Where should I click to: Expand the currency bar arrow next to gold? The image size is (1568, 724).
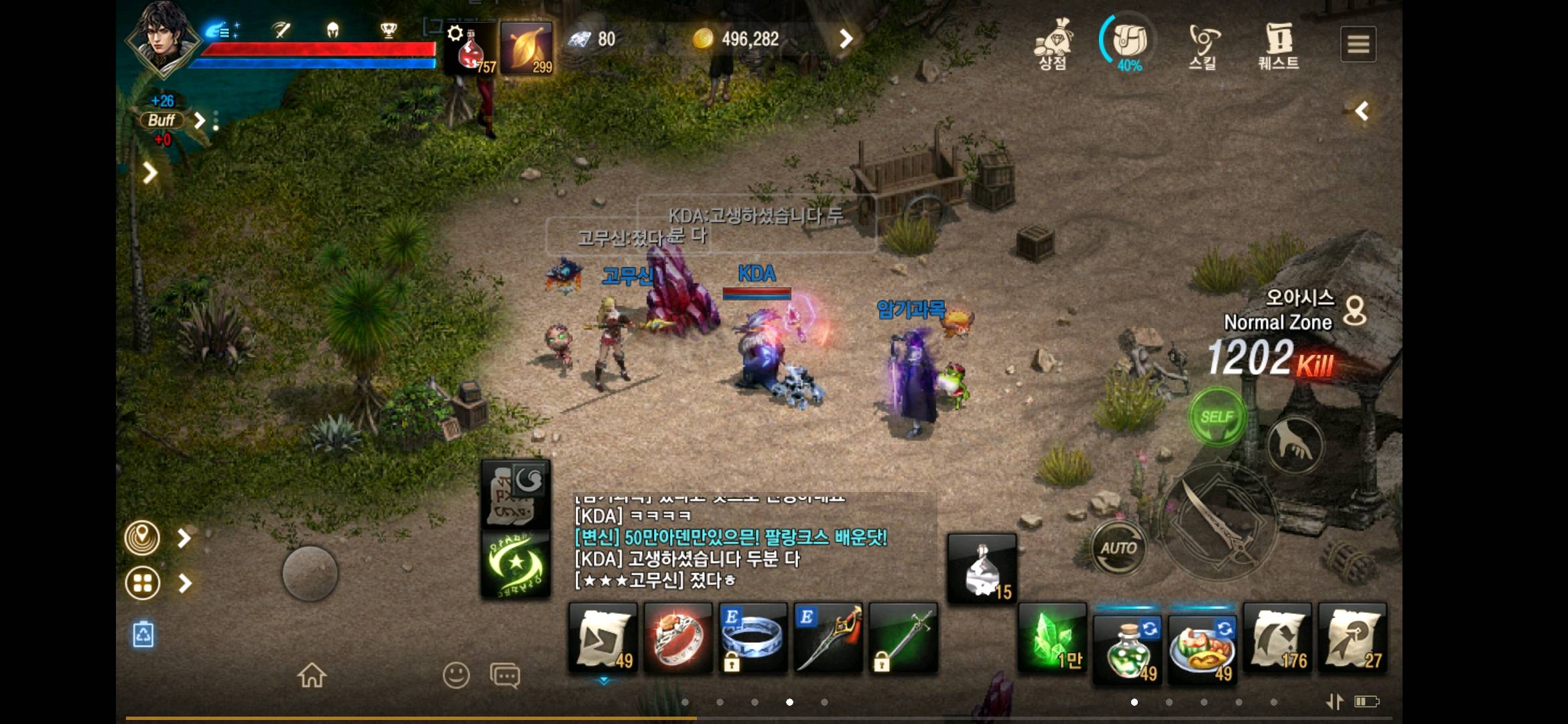846,39
